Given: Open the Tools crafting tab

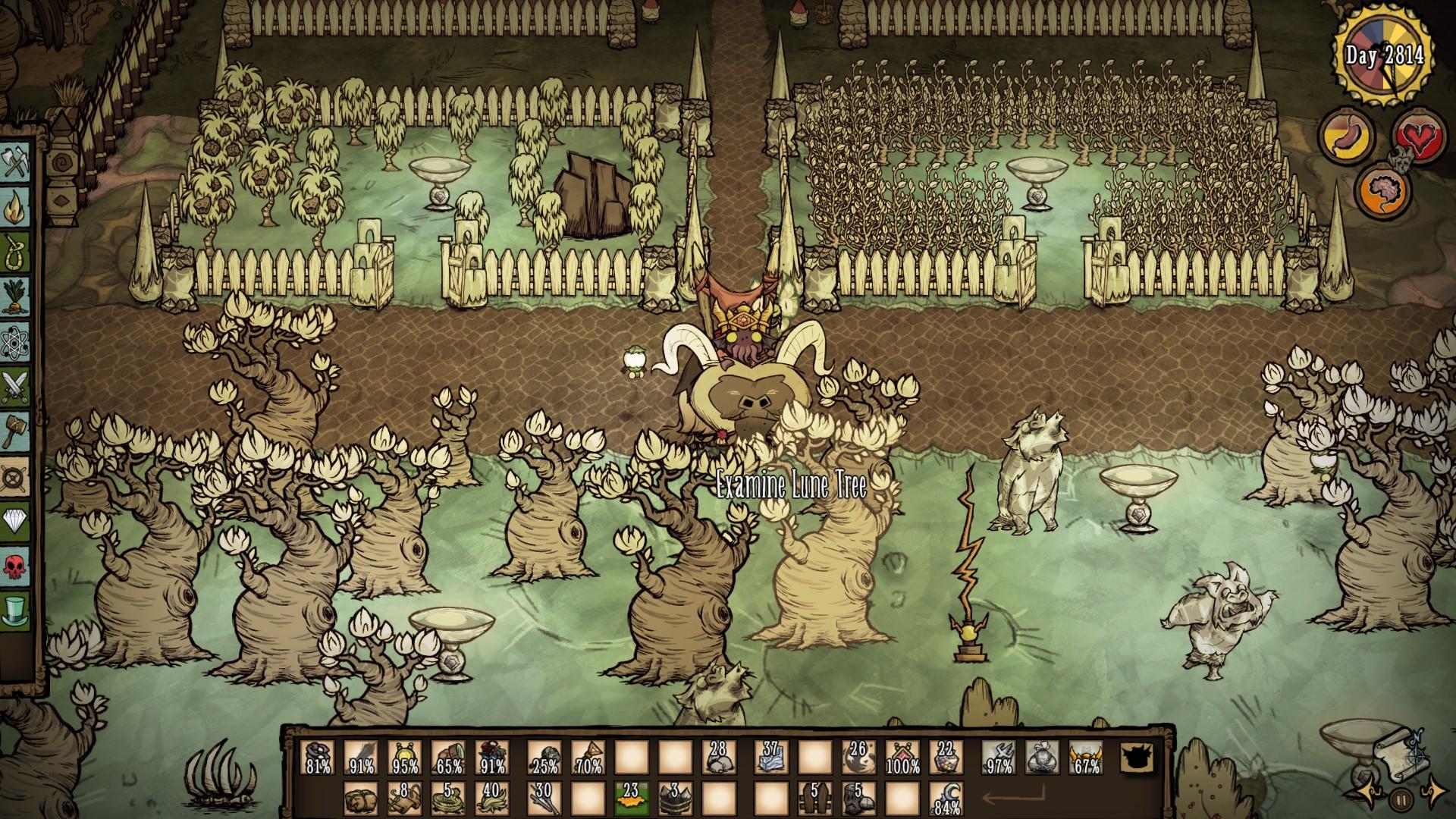Looking at the screenshot, I should tap(15, 163).
